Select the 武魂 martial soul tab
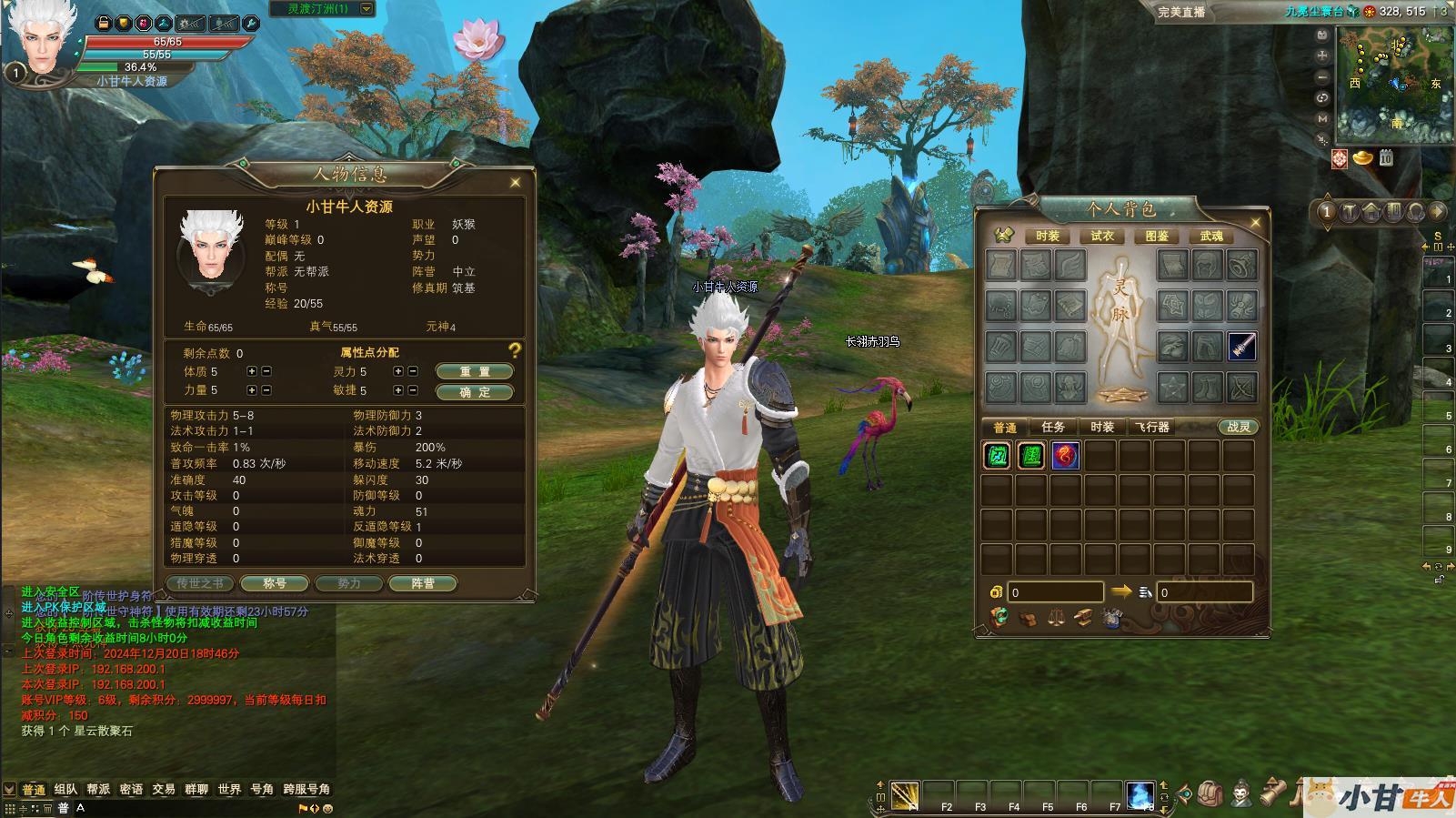The width and height of the screenshot is (1456, 818). coord(1211,236)
